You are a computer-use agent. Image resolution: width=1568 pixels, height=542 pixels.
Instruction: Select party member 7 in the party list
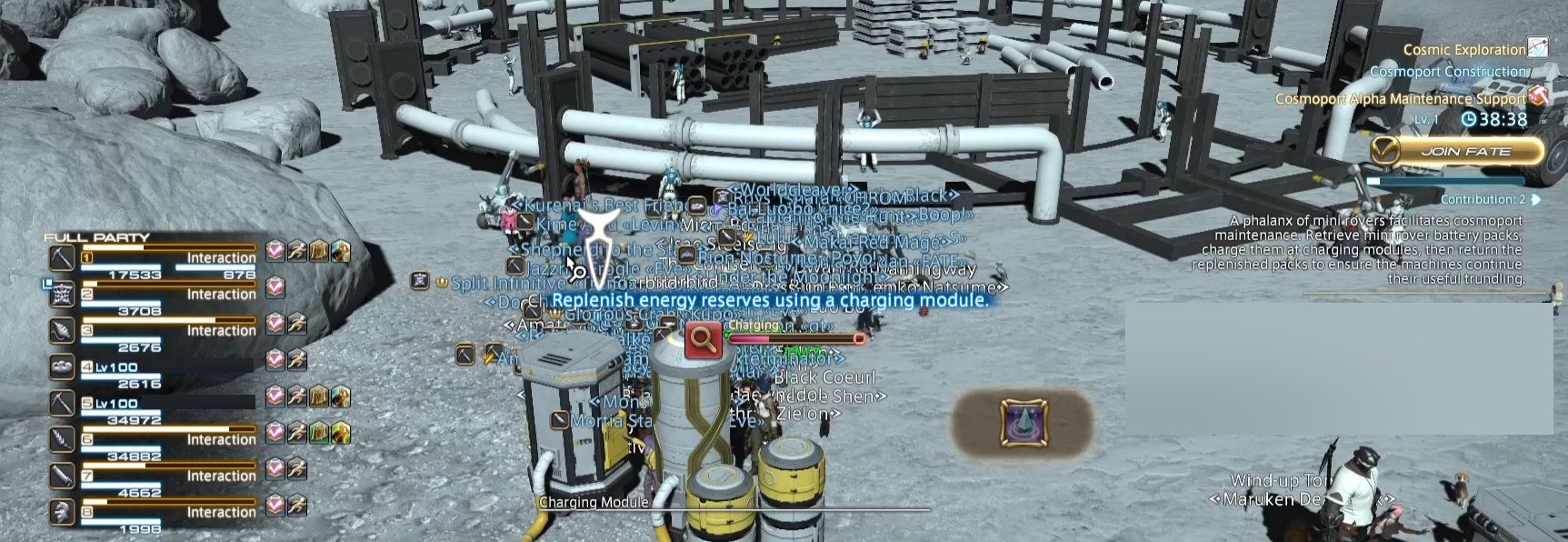(x=62, y=477)
